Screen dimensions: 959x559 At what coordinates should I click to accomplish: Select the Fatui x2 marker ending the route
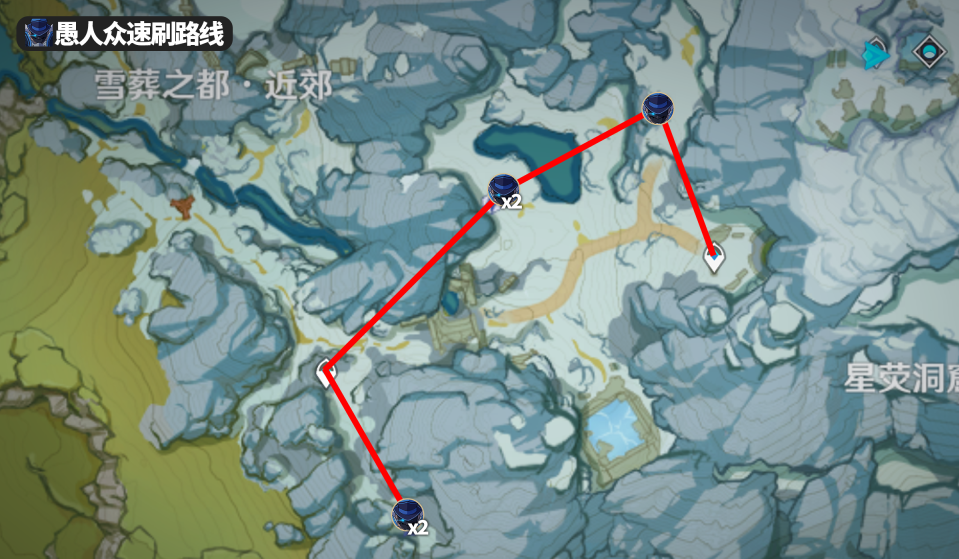[407, 515]
